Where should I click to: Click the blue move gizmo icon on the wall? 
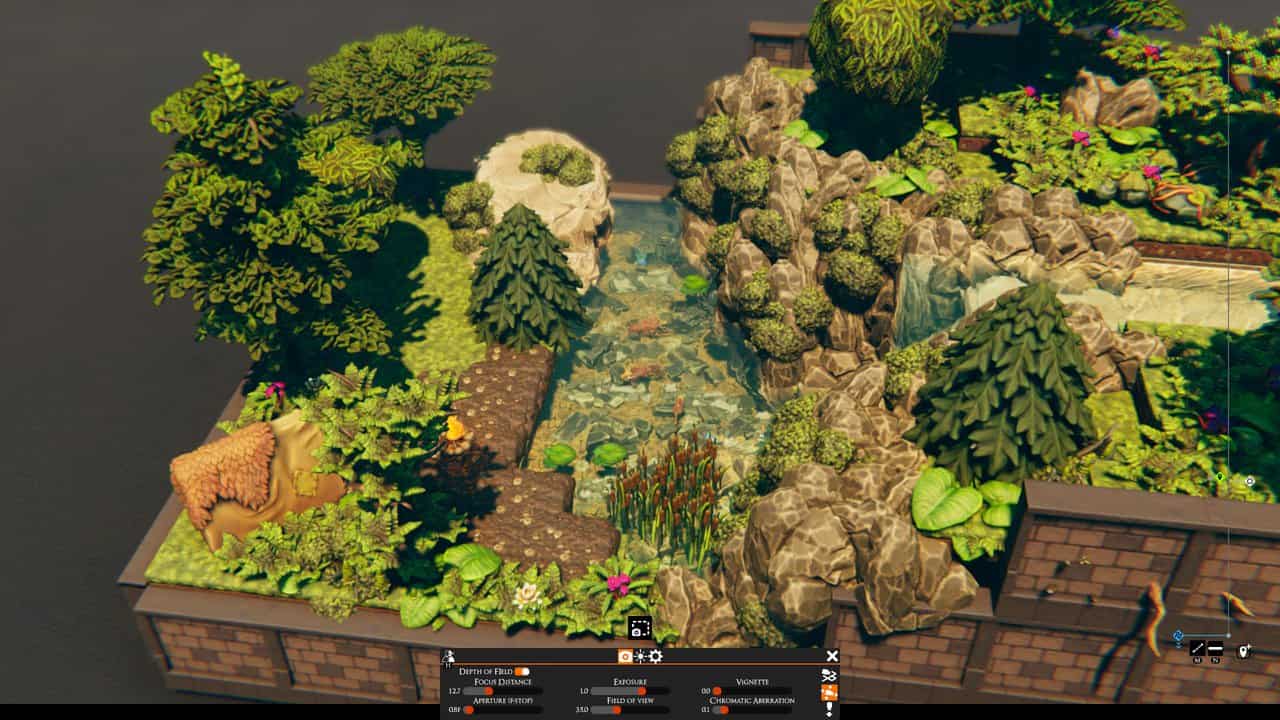point(1177,636)
